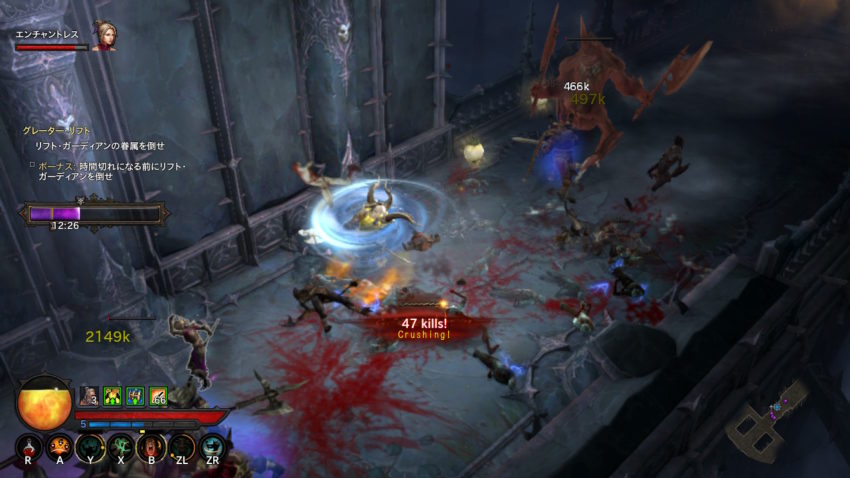Activate the teal skill above ZR
The width and height of the screenshot is (850, 478).
coord(212,446)
